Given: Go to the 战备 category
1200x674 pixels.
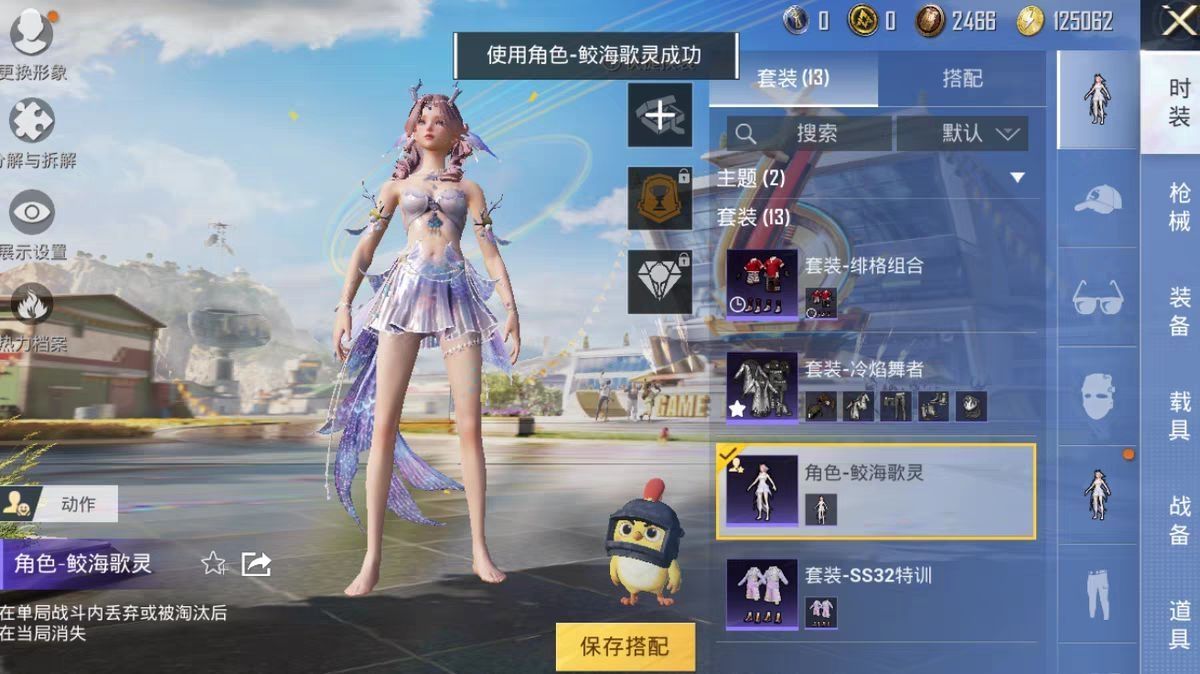Looking at the screenshot, I should coord(1178,519).
